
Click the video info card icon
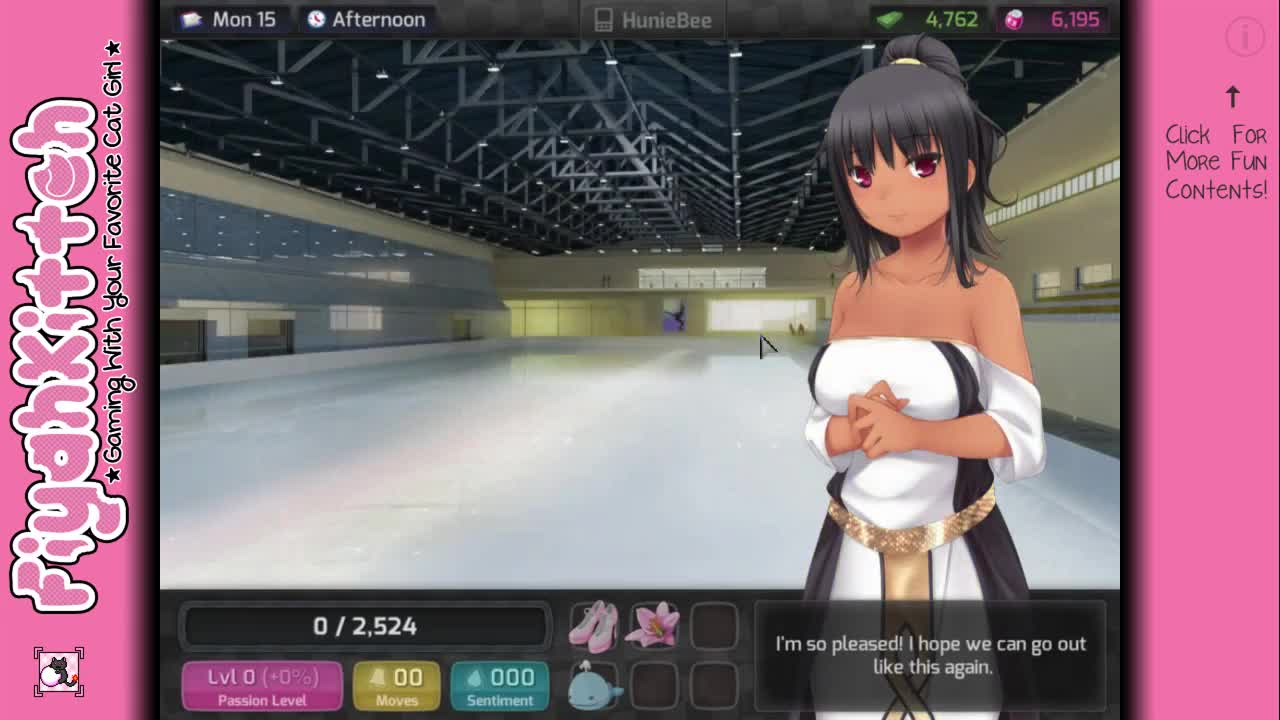(1245, 38)
